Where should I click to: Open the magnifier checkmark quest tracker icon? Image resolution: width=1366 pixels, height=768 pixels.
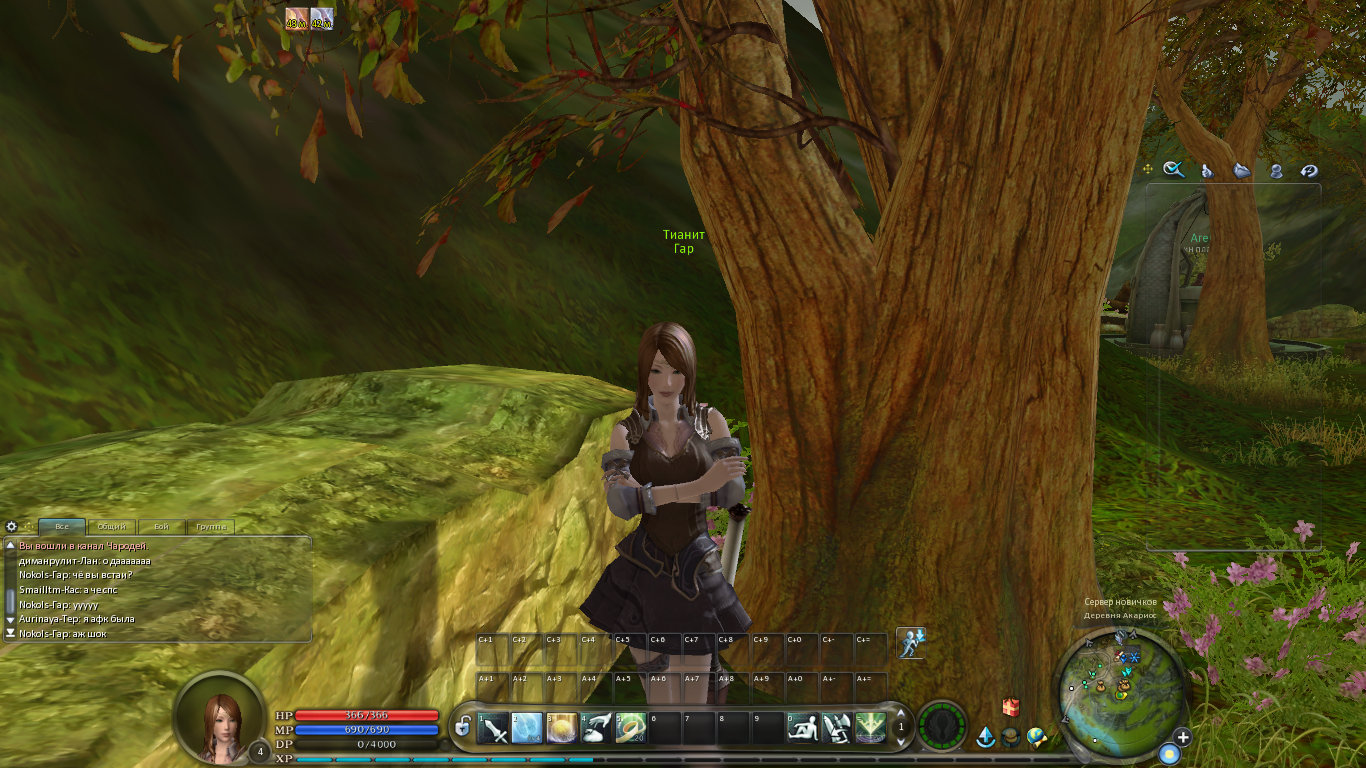tap(1174, 170)
